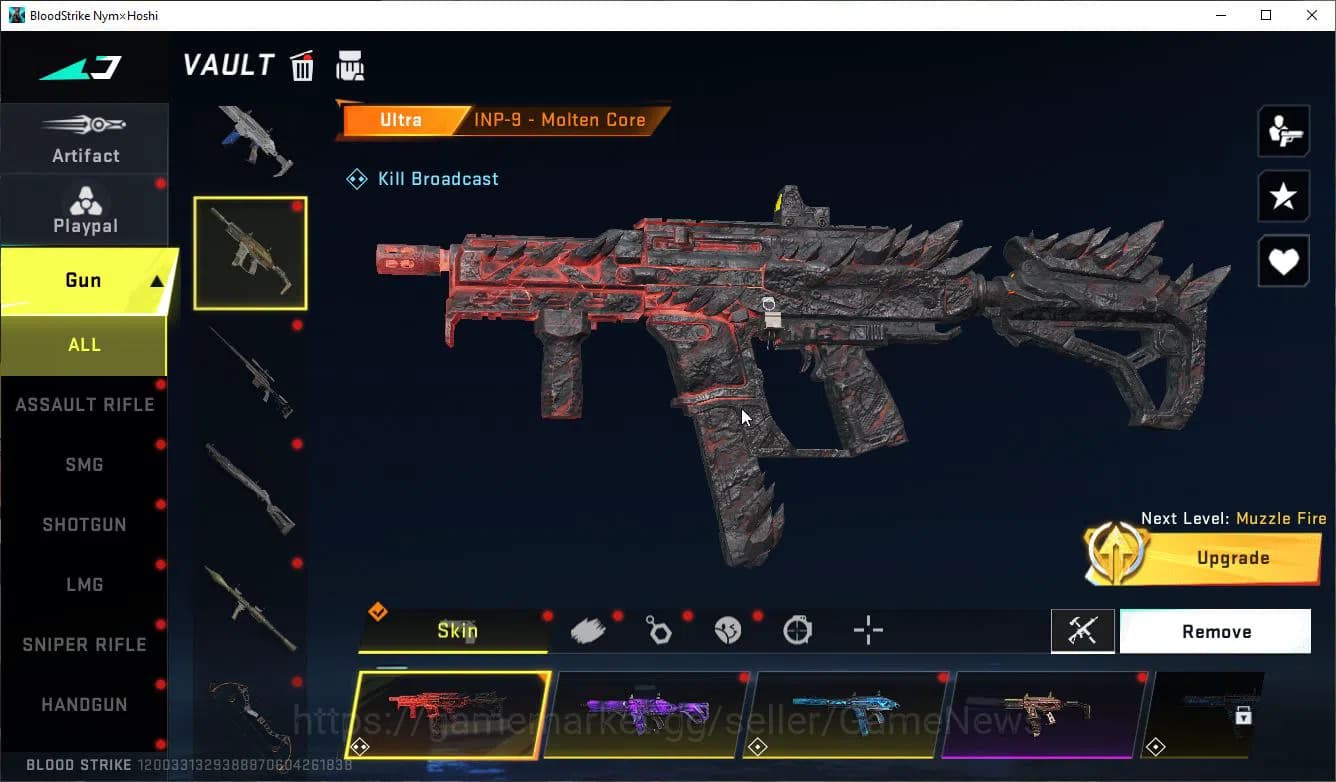
Task: Open the spray paint customization tab
Action: (x=587, y=630)
